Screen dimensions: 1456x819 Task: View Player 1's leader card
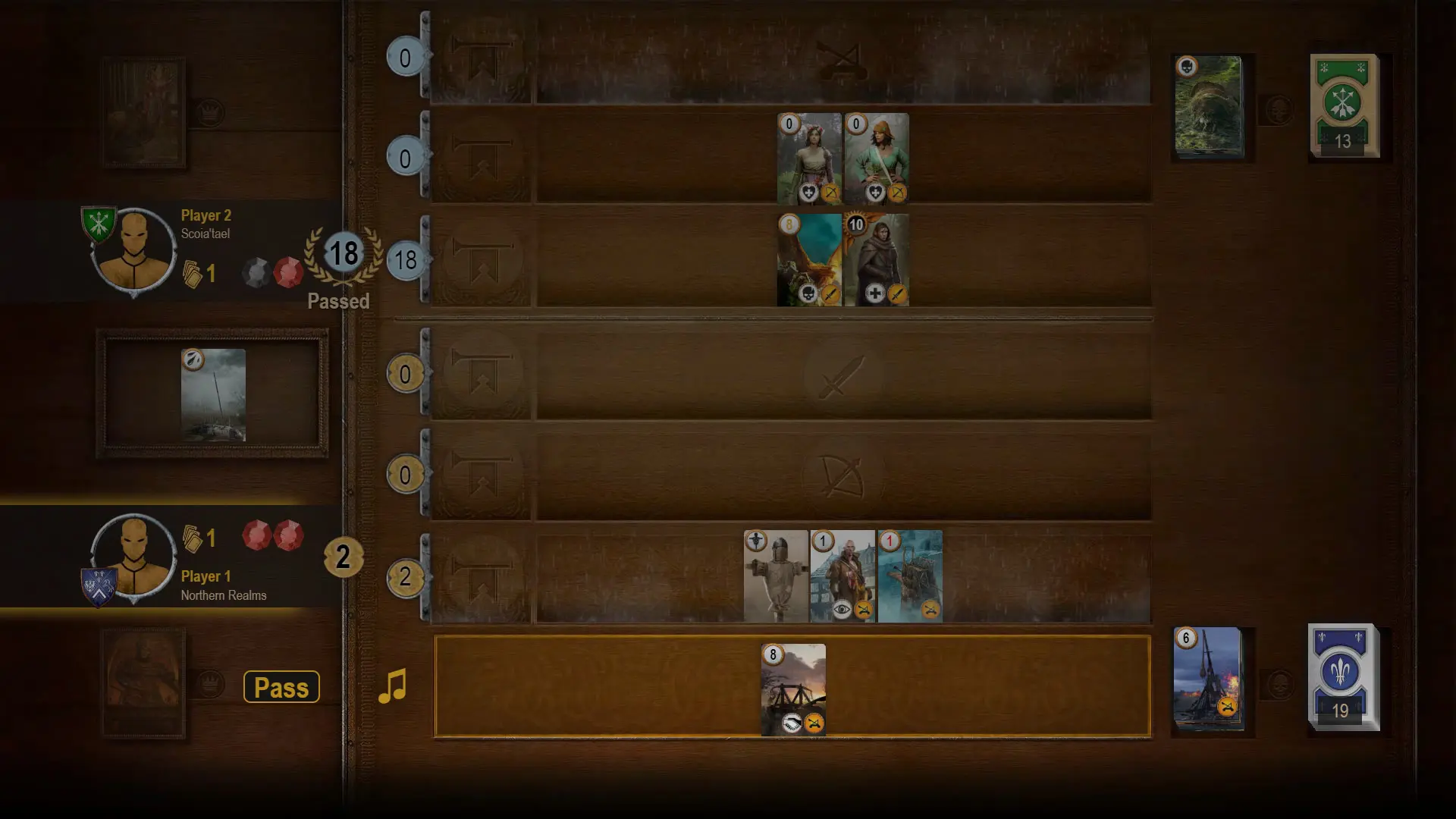143,682
